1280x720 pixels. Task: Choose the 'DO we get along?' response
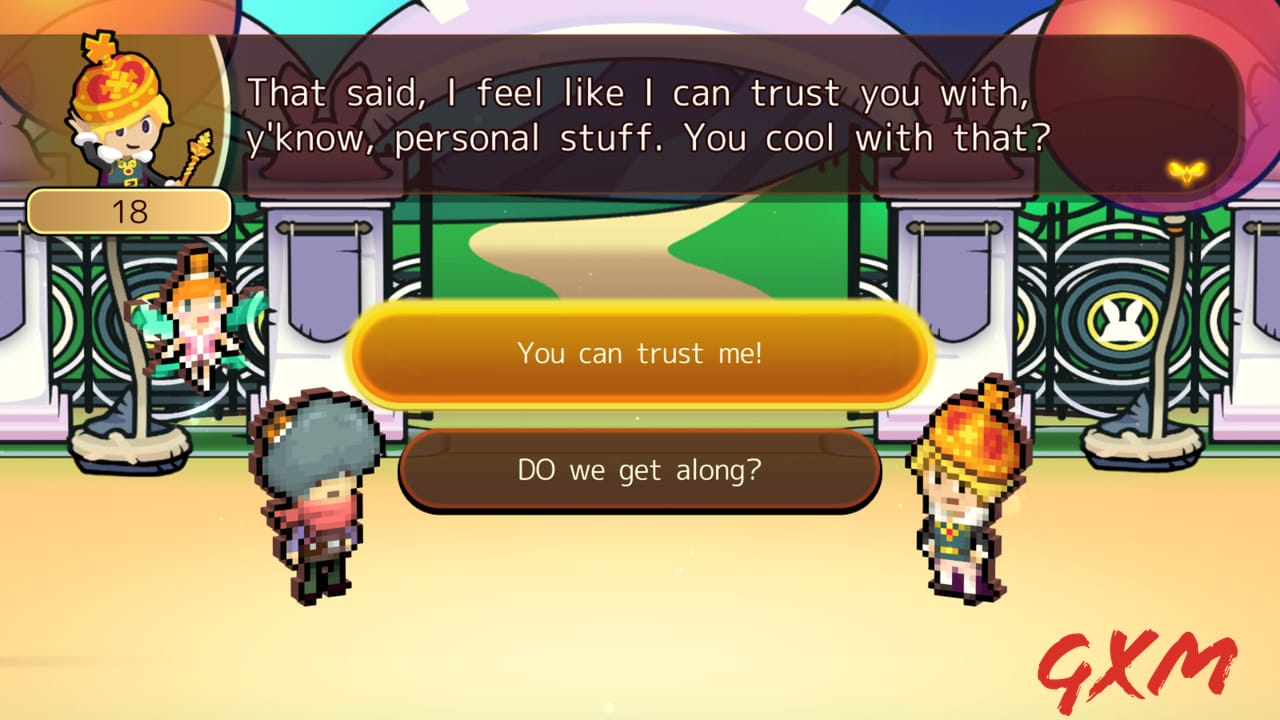[x=640, y=470]
